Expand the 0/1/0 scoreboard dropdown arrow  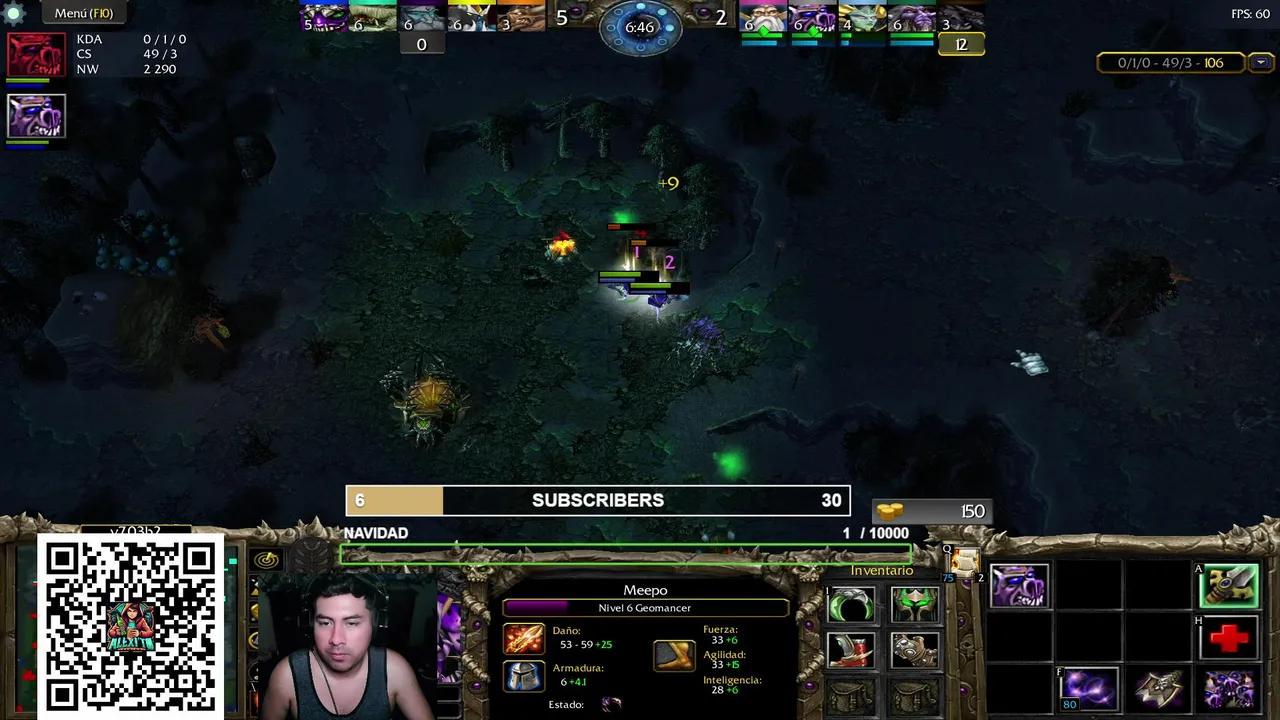[1260, 62]
